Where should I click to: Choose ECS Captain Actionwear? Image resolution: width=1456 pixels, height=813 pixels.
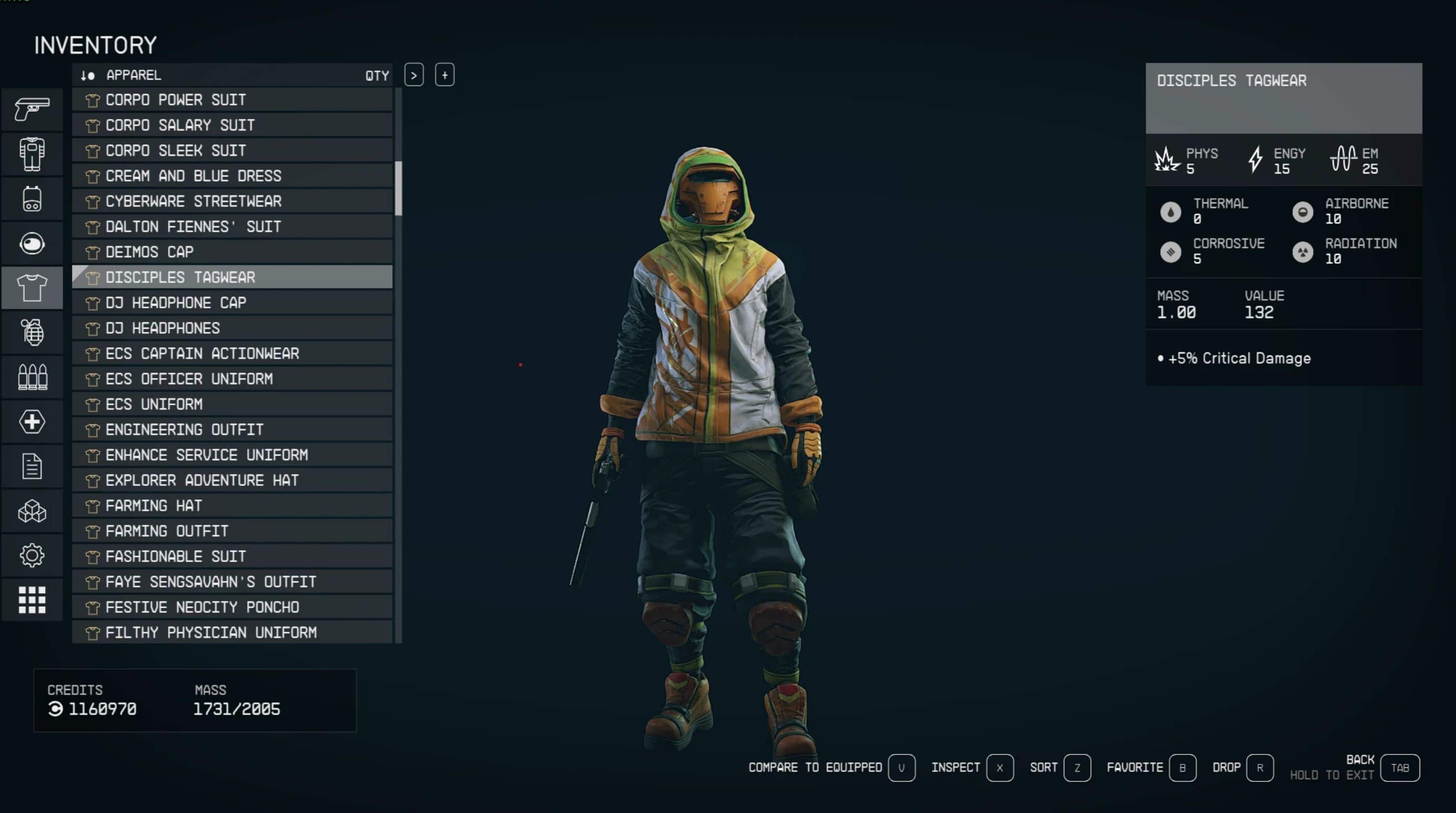tap(232, 353)
